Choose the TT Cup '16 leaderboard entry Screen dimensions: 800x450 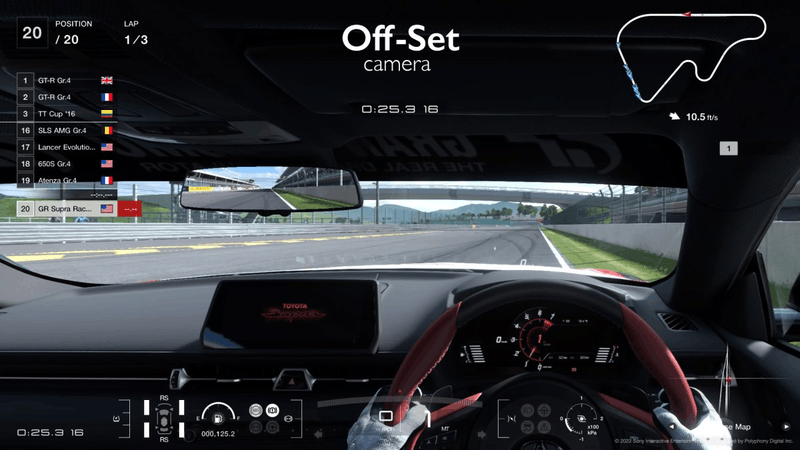point(67,113)
